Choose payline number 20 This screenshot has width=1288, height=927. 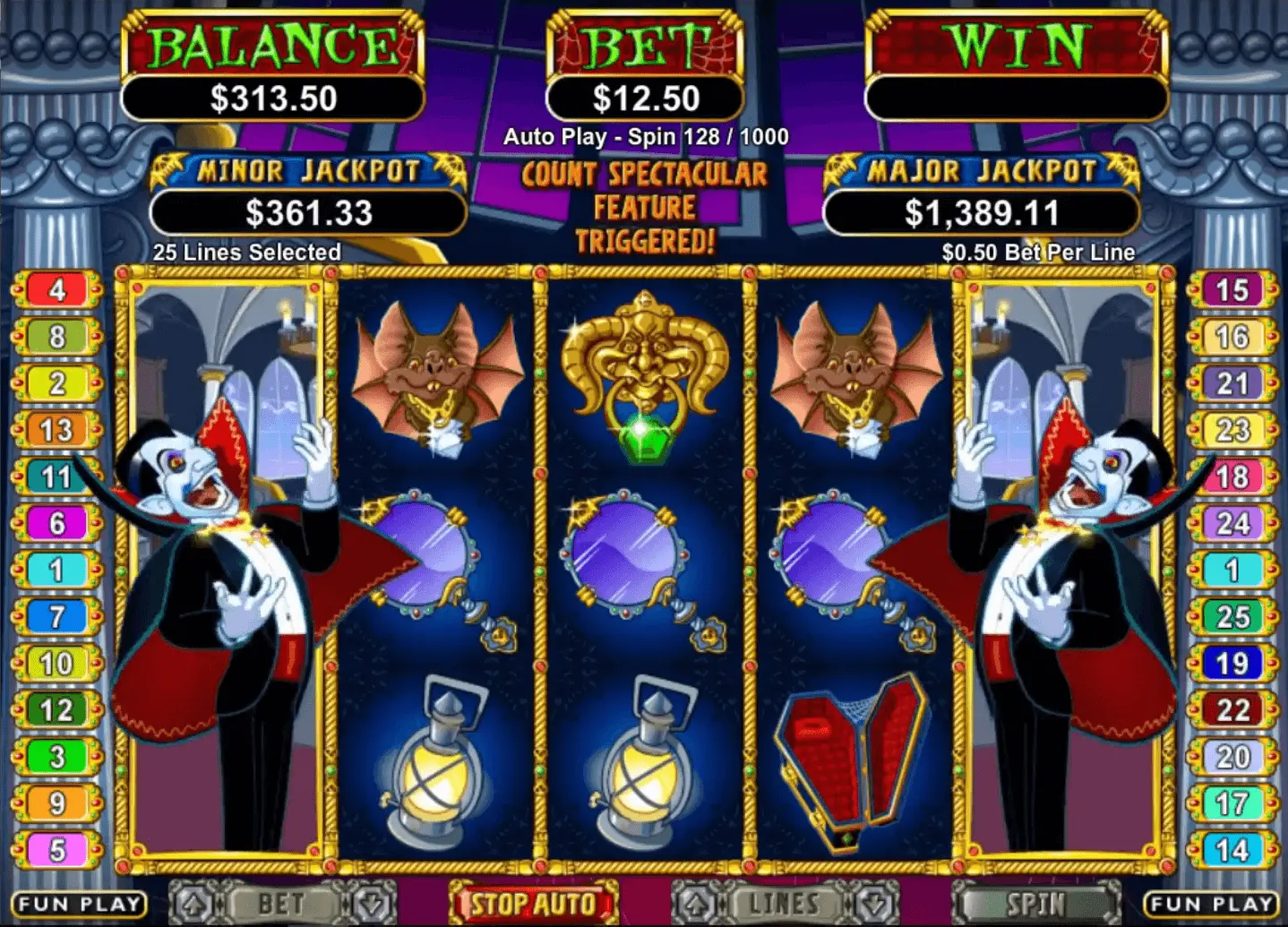coord(1232,757)
